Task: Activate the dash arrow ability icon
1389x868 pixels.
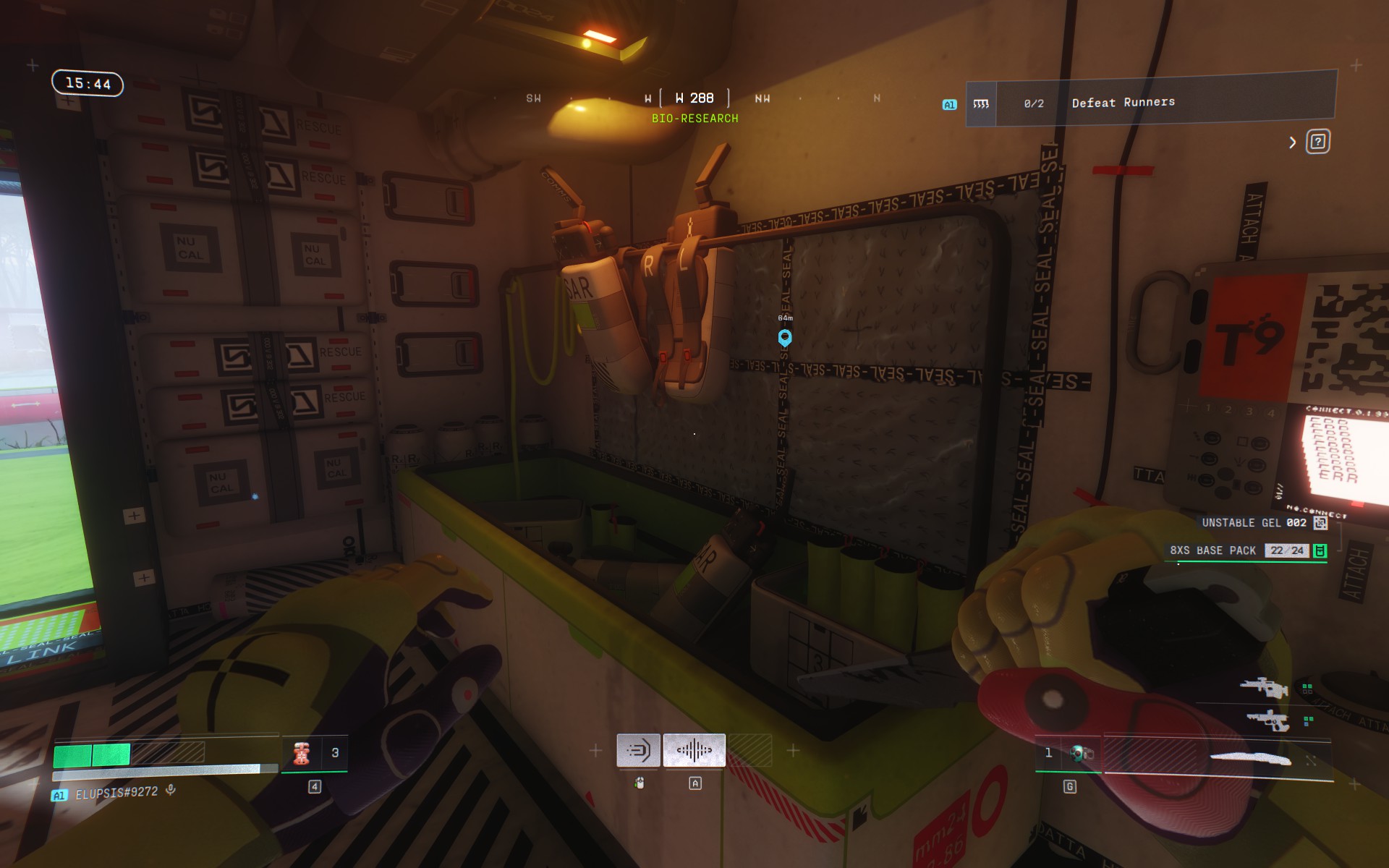Action: coord(638,750)
